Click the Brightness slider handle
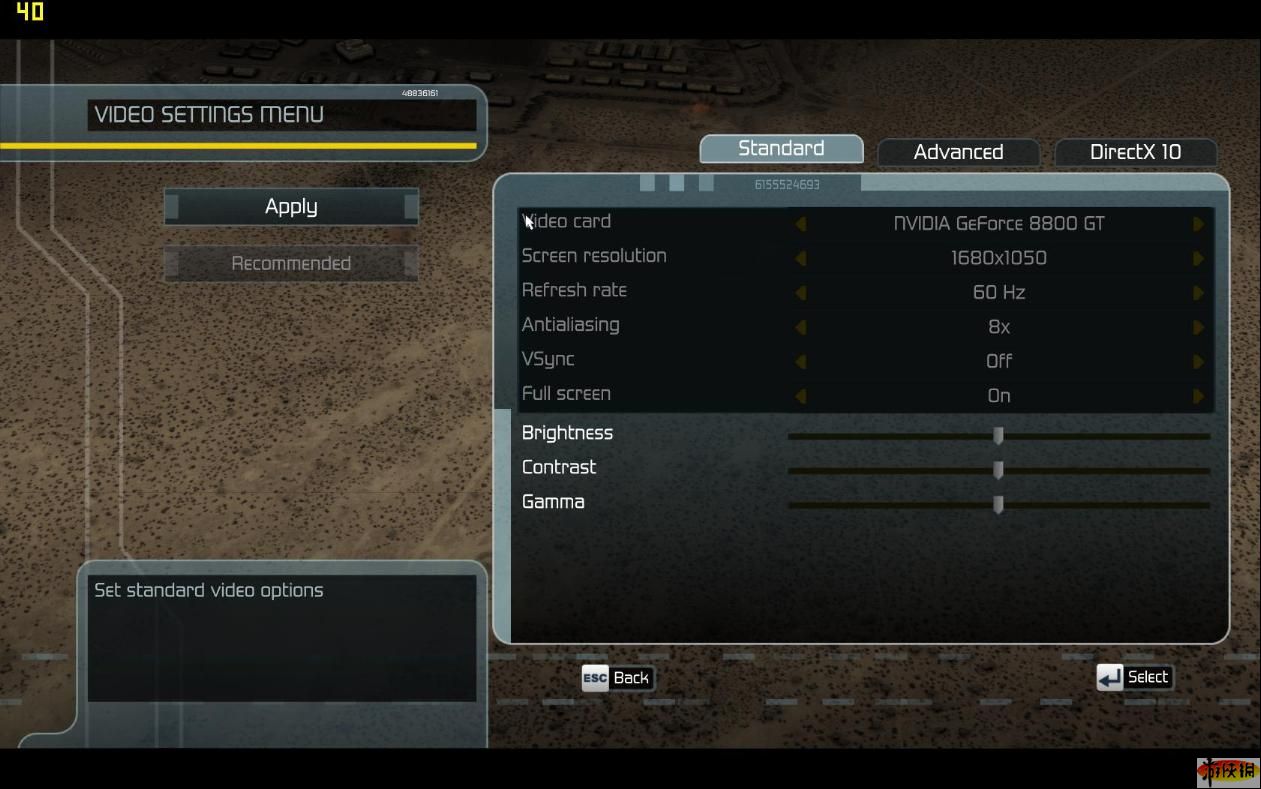 998,436
